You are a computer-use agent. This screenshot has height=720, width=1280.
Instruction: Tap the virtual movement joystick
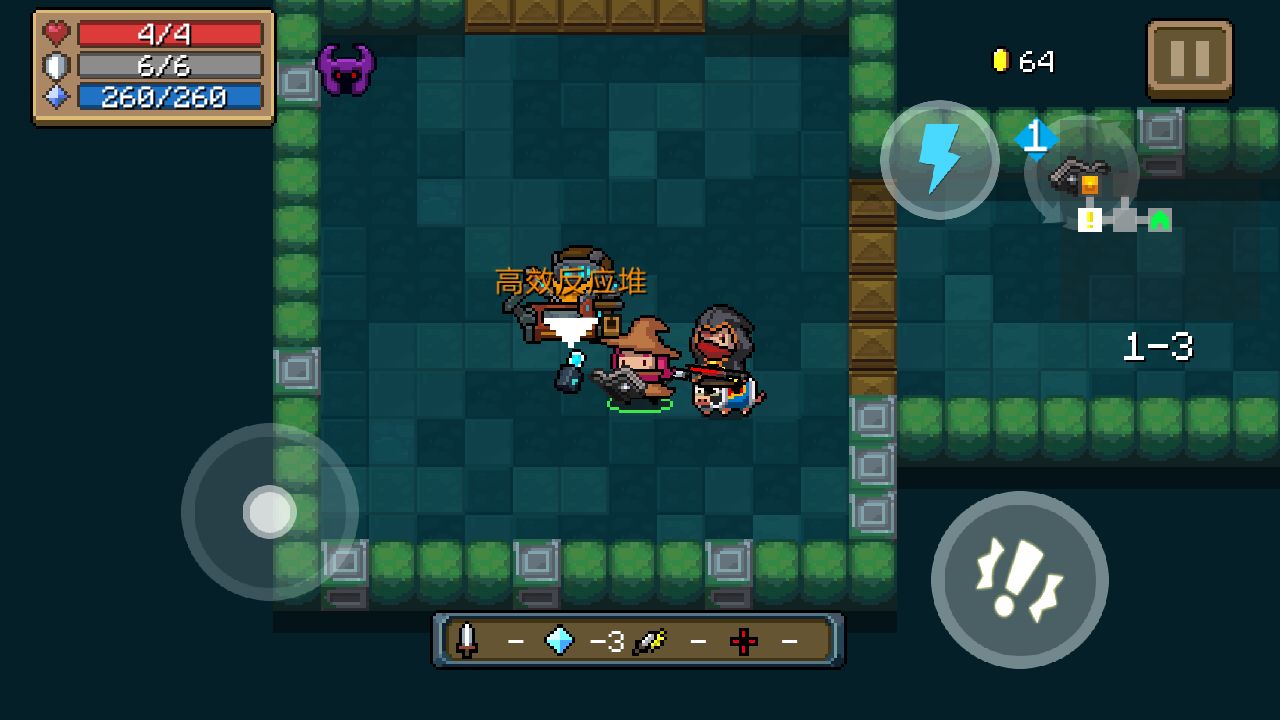[x=269, y=511]
